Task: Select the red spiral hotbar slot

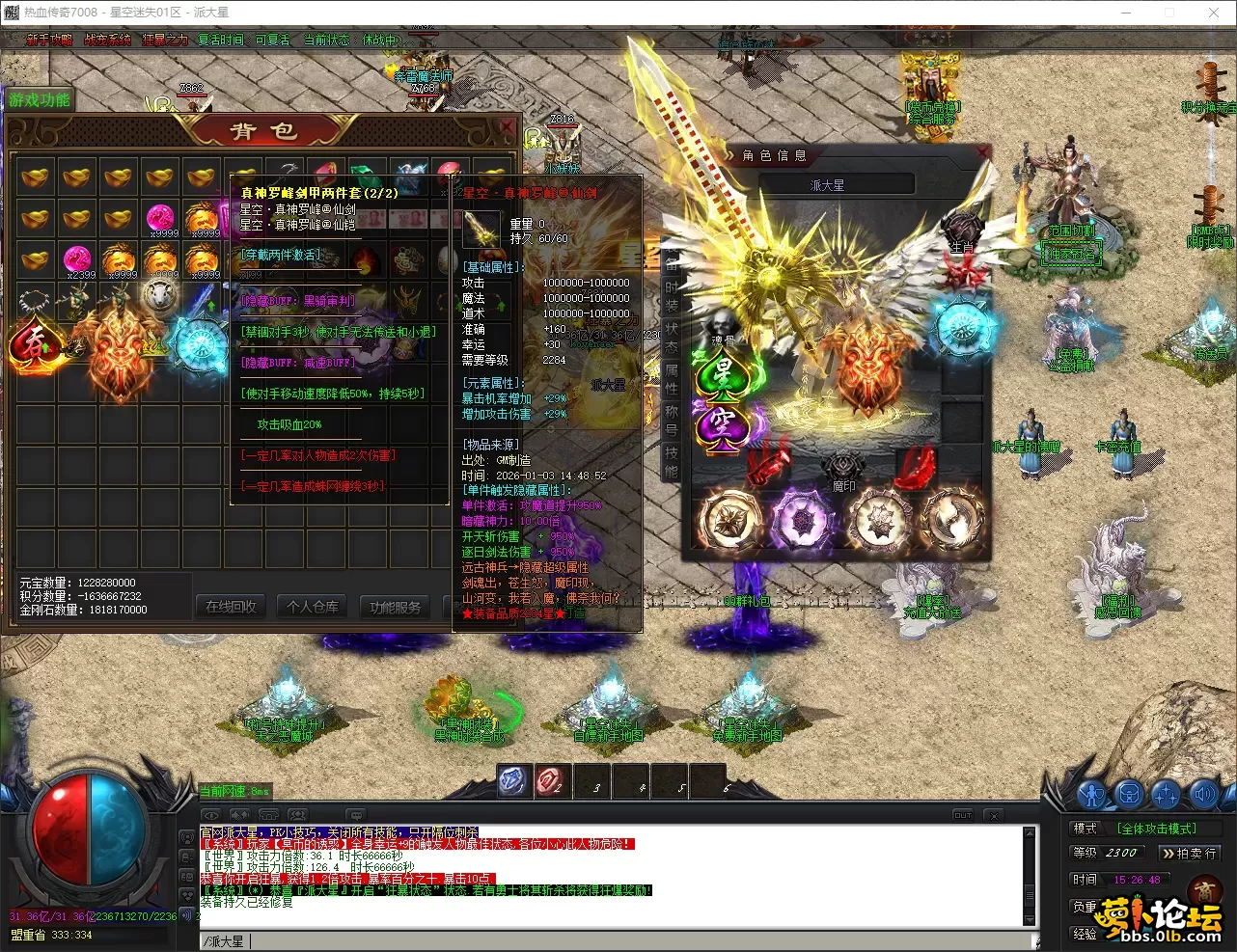Action: click(552, 781)
